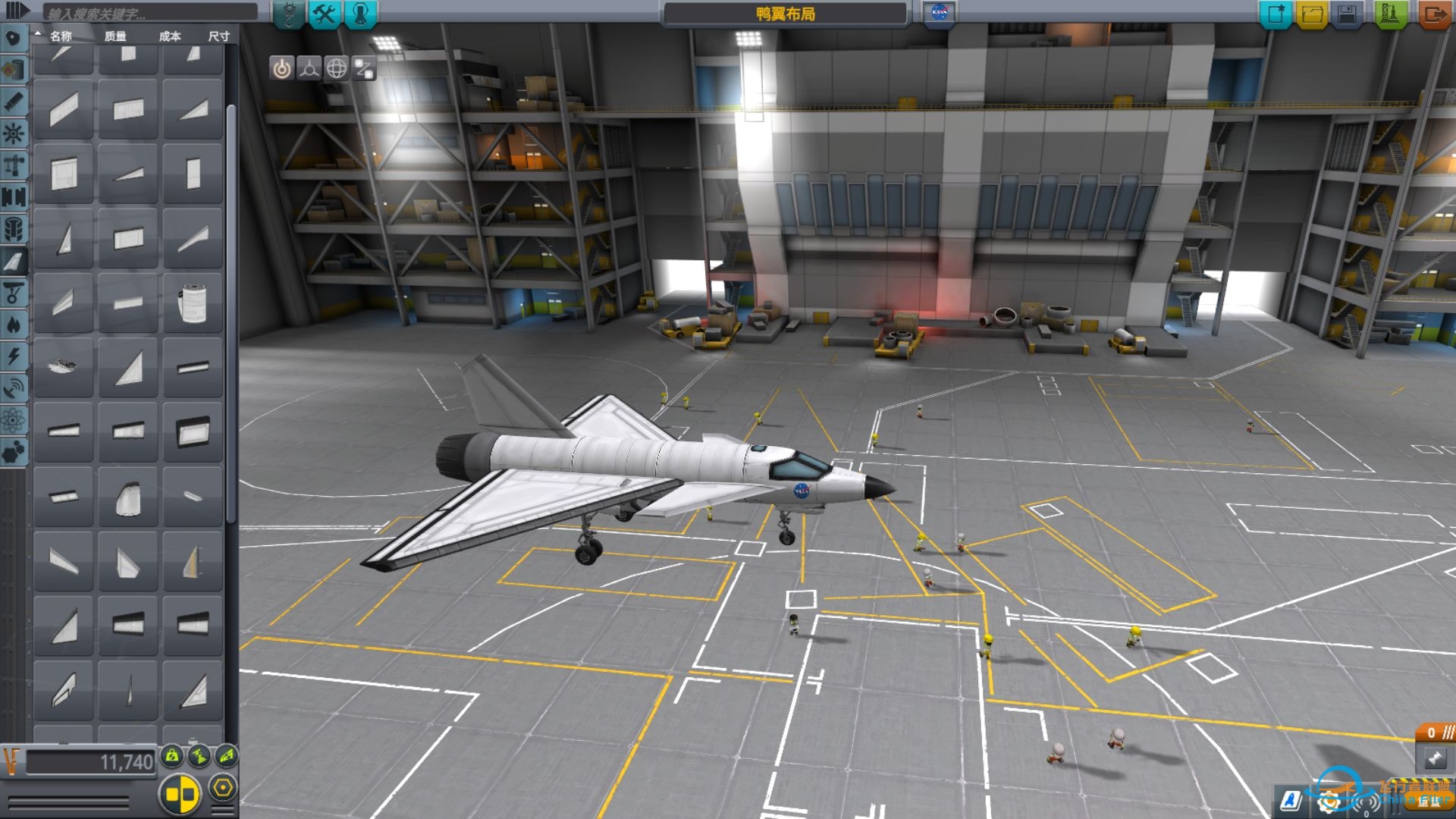
Task: Sort parts by 尺寸 (size)
Action: point(218,36)
